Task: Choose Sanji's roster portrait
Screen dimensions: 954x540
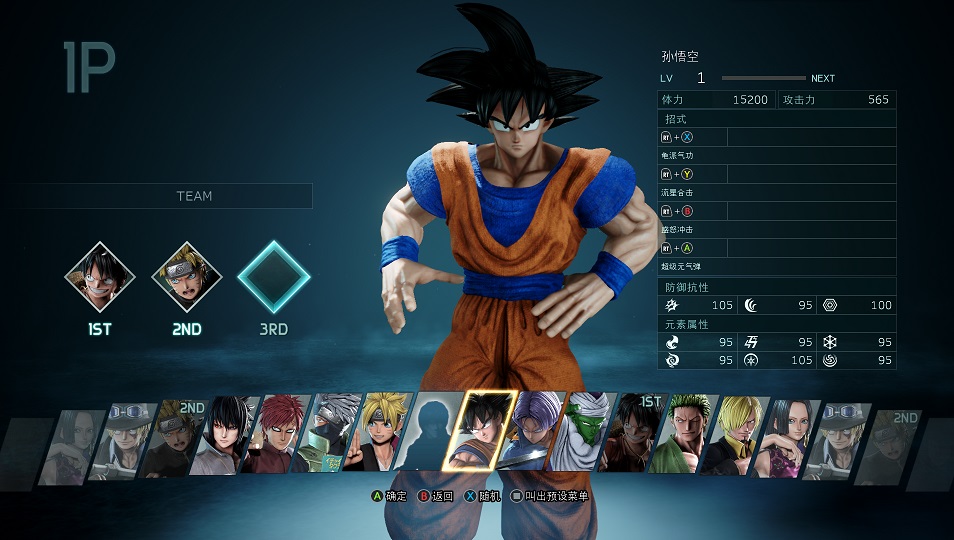Action: (733, 436)
